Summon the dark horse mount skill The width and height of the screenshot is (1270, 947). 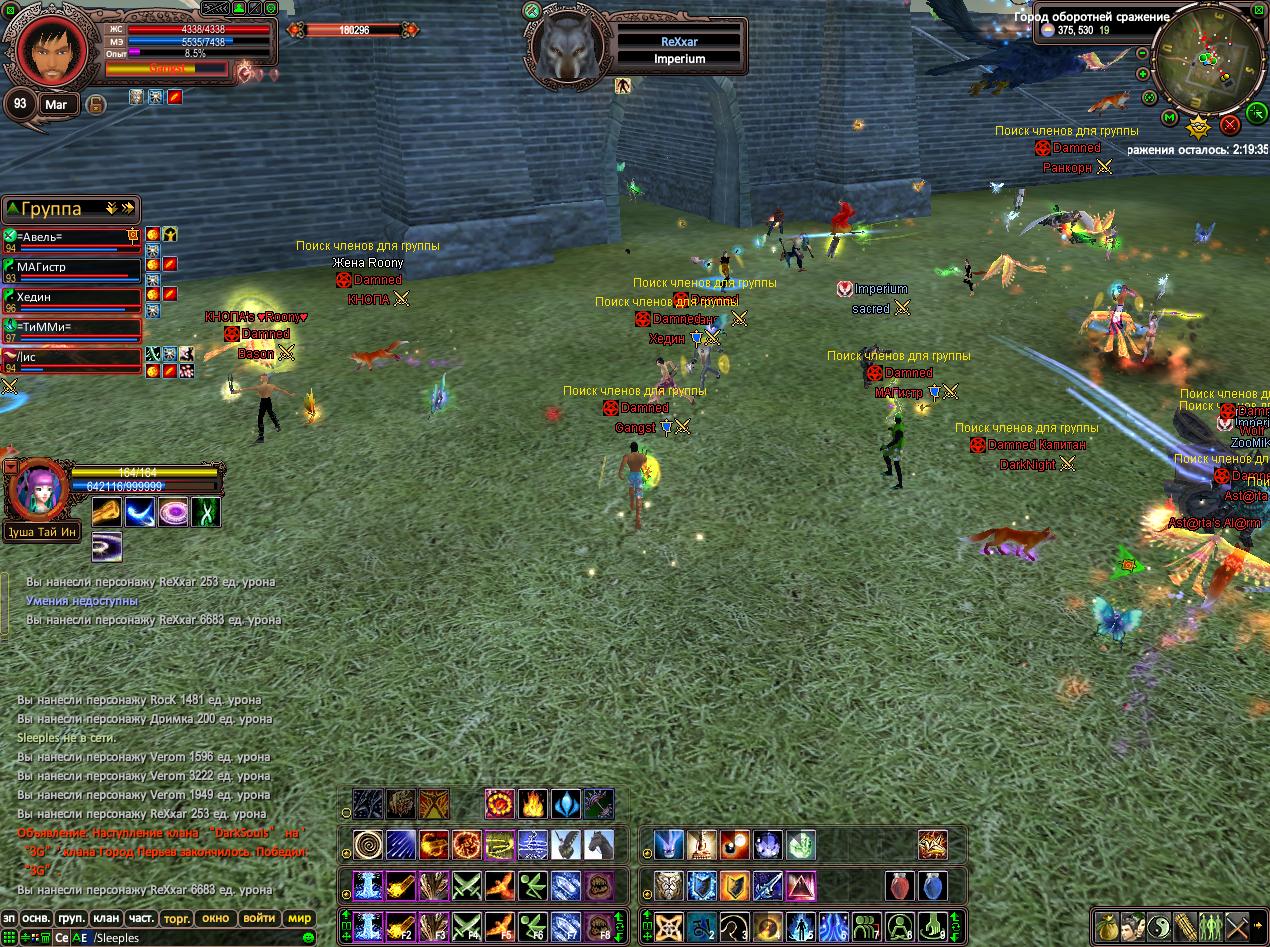coord(599,845)
